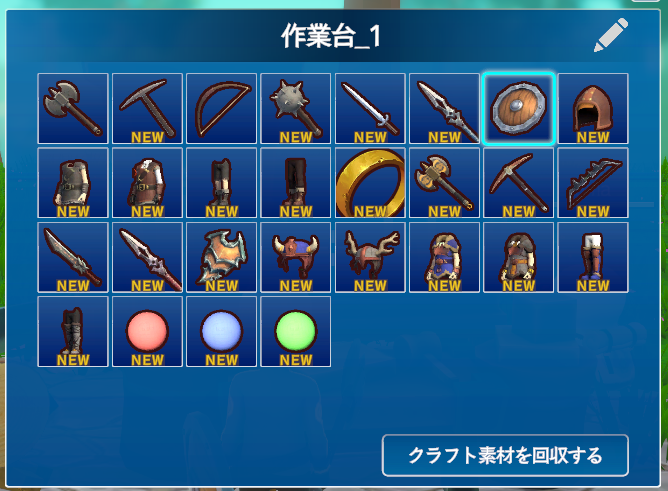Pick the gold ring slot
The width and height of the screenshot is (668, 491).
point(370,183)
